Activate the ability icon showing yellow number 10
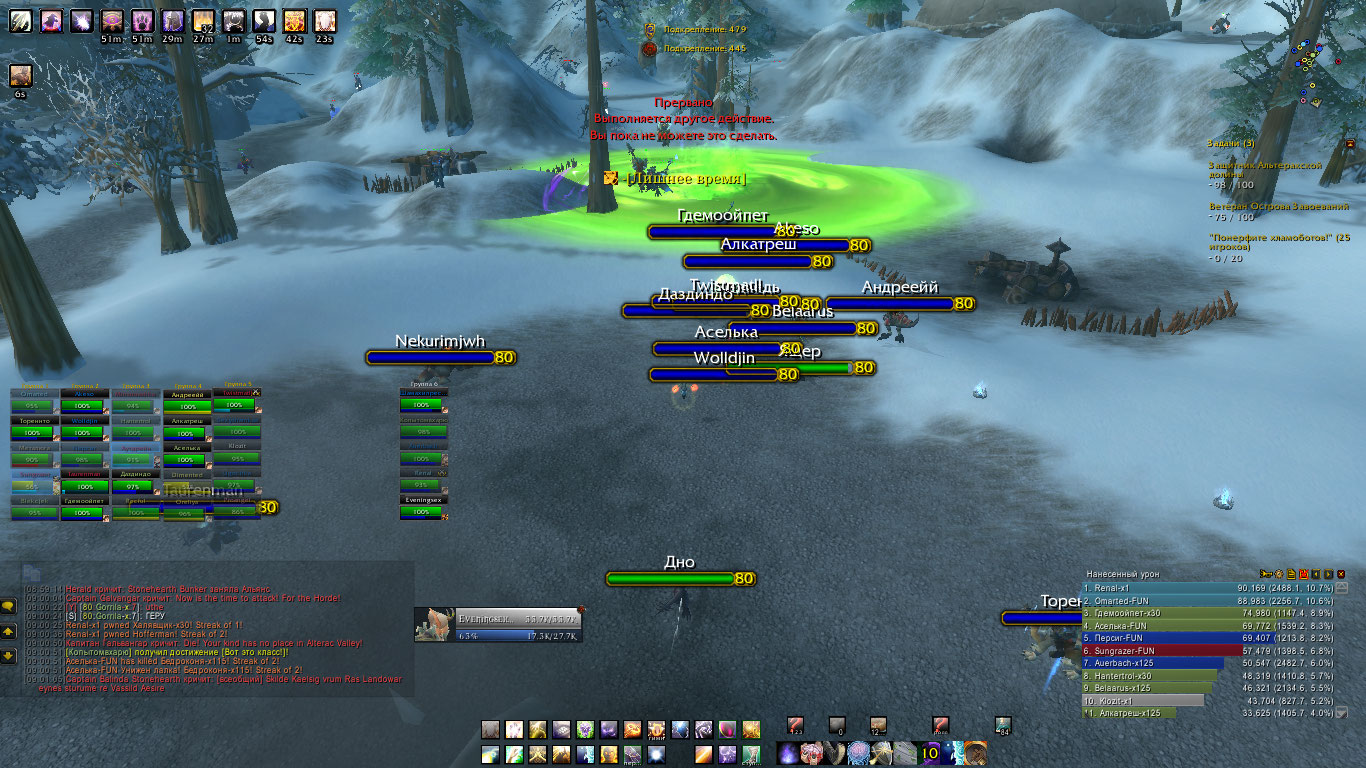Screen dimensions: 1366x768 930,753
